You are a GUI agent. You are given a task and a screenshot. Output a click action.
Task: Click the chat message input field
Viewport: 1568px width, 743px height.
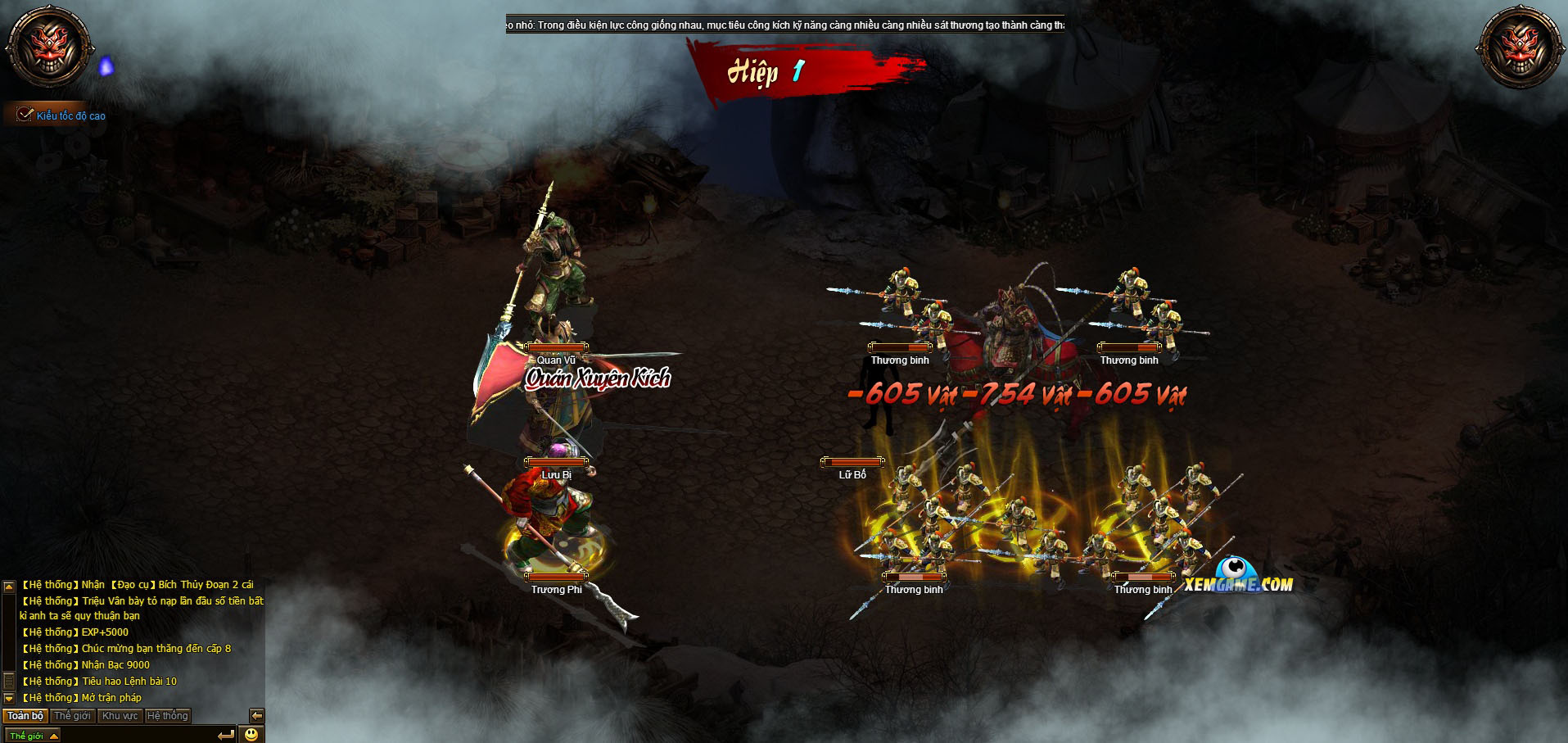coord(138,736)
